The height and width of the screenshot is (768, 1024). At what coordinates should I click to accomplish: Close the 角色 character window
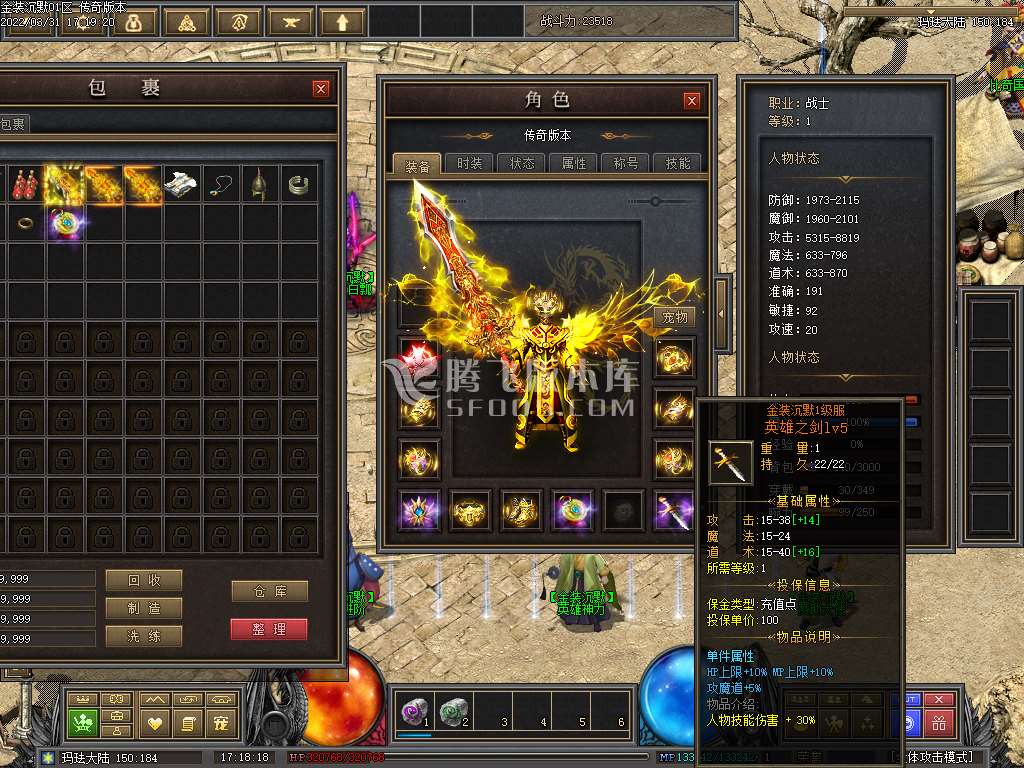(692, 101)
